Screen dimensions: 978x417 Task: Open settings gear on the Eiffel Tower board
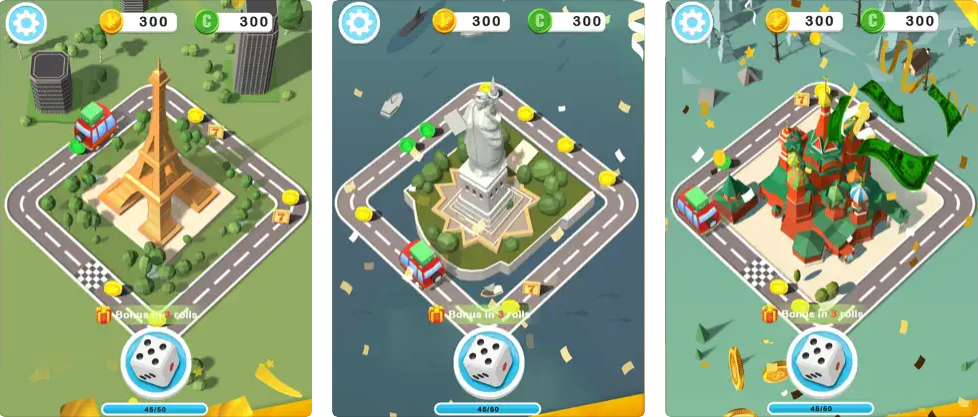[x=25, y=23]
